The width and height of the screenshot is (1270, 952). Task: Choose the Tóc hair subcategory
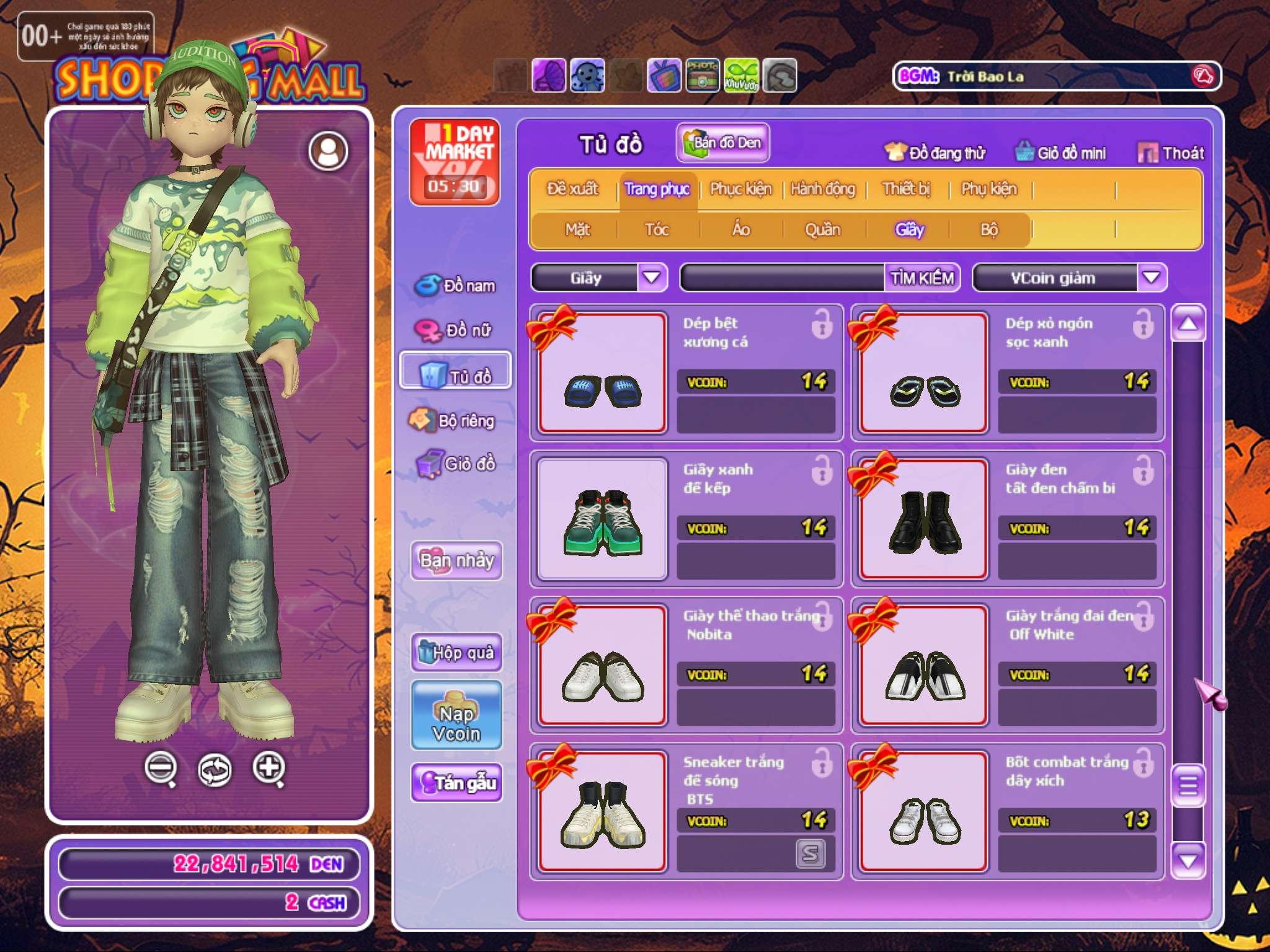657,229
